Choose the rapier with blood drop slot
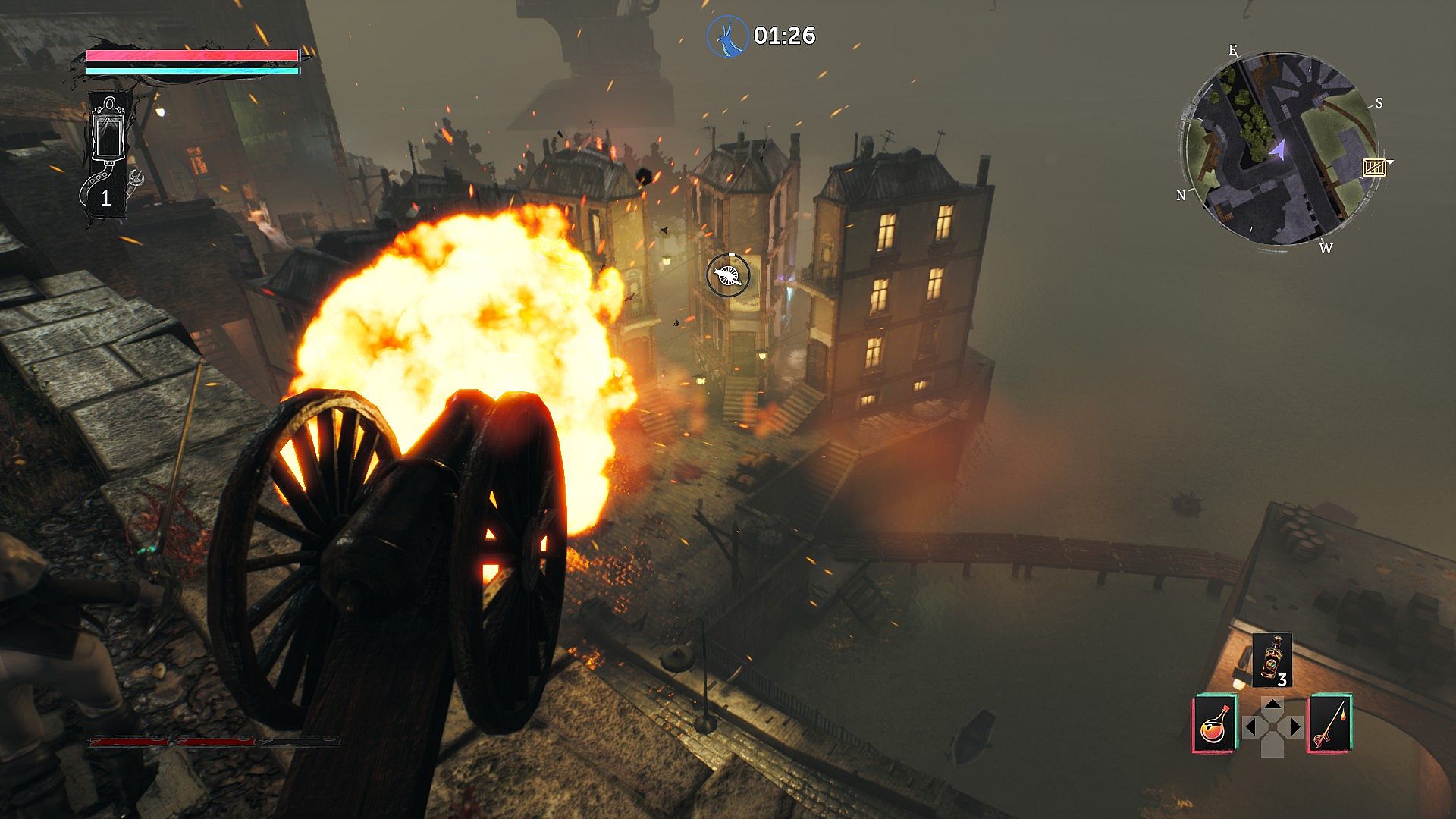The width and height of the screenshot is (1456, 819). click(1331, 724)
